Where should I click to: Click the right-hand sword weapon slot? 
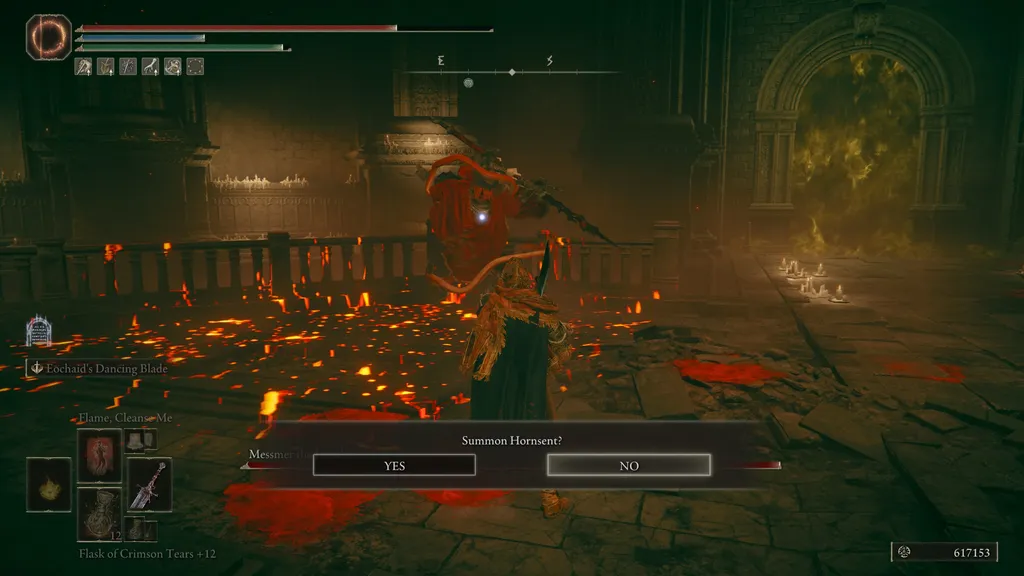[x=149, y=485]
